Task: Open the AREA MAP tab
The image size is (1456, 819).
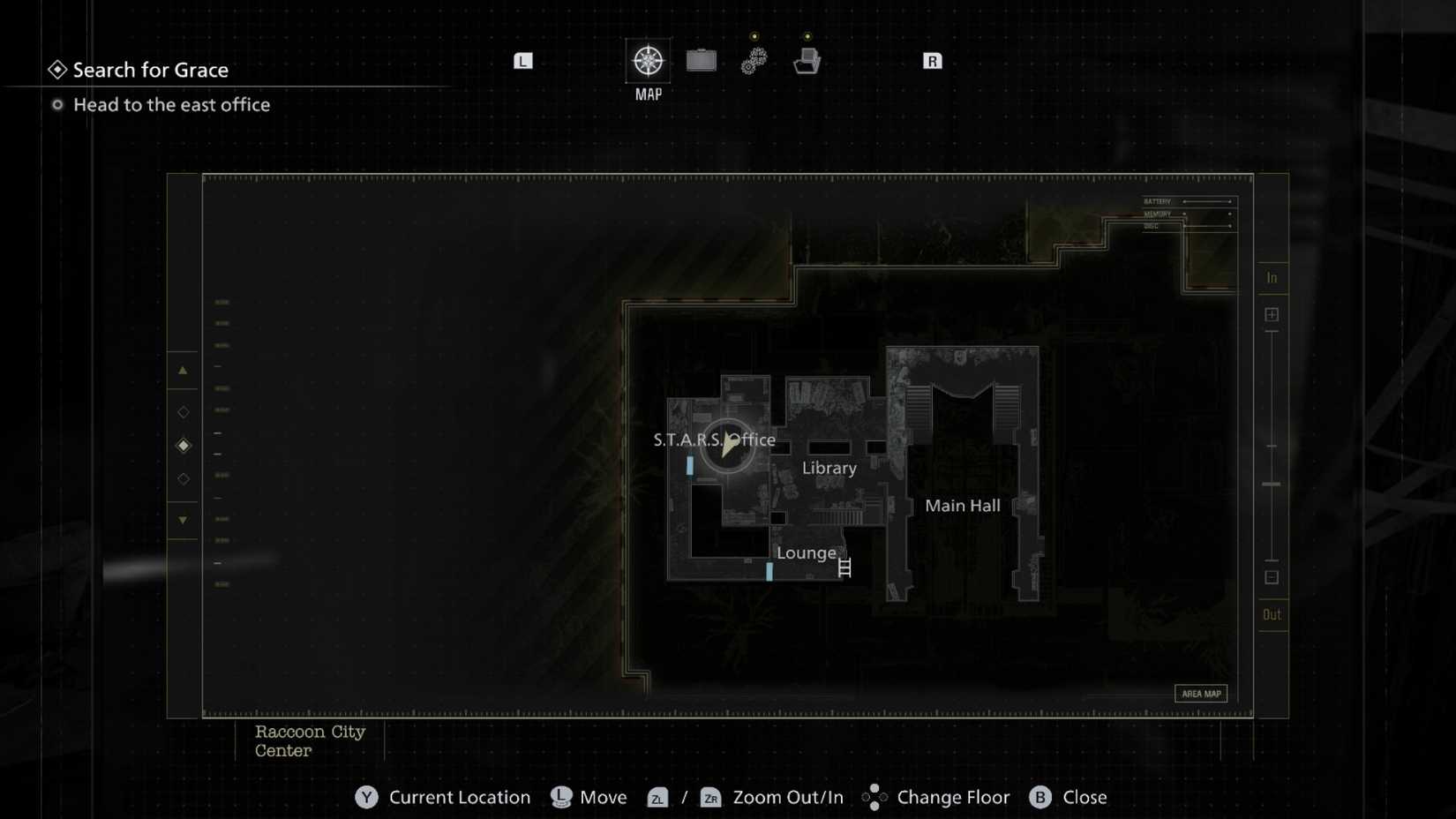Action: (x=1202, y=694)
